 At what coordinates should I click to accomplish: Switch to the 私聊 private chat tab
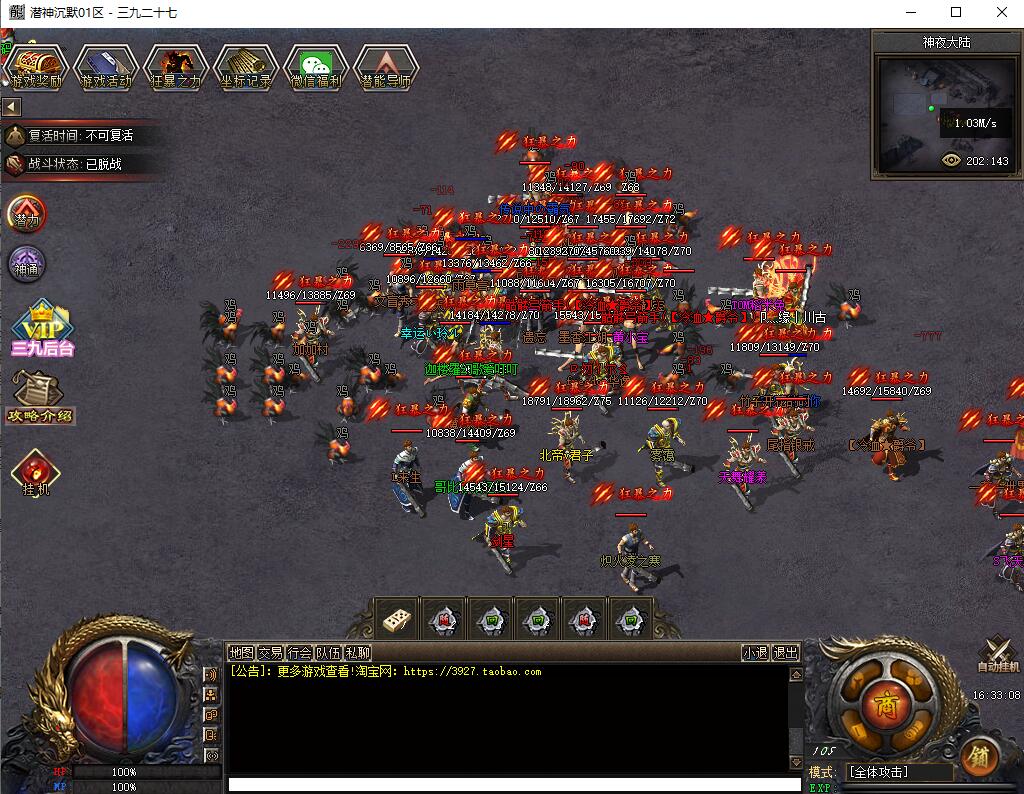tap(358, 653)
